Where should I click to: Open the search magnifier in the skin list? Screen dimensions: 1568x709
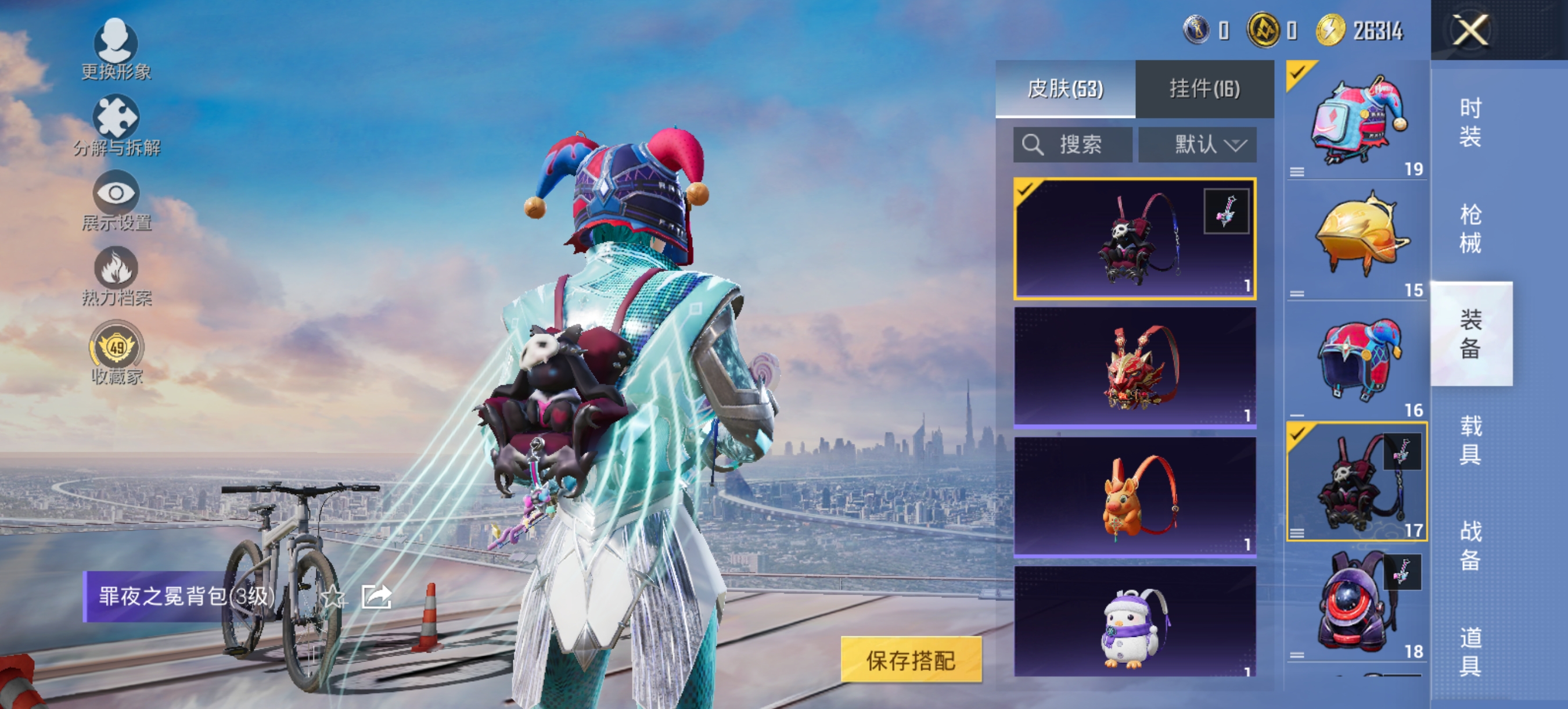click(1033, 144)
